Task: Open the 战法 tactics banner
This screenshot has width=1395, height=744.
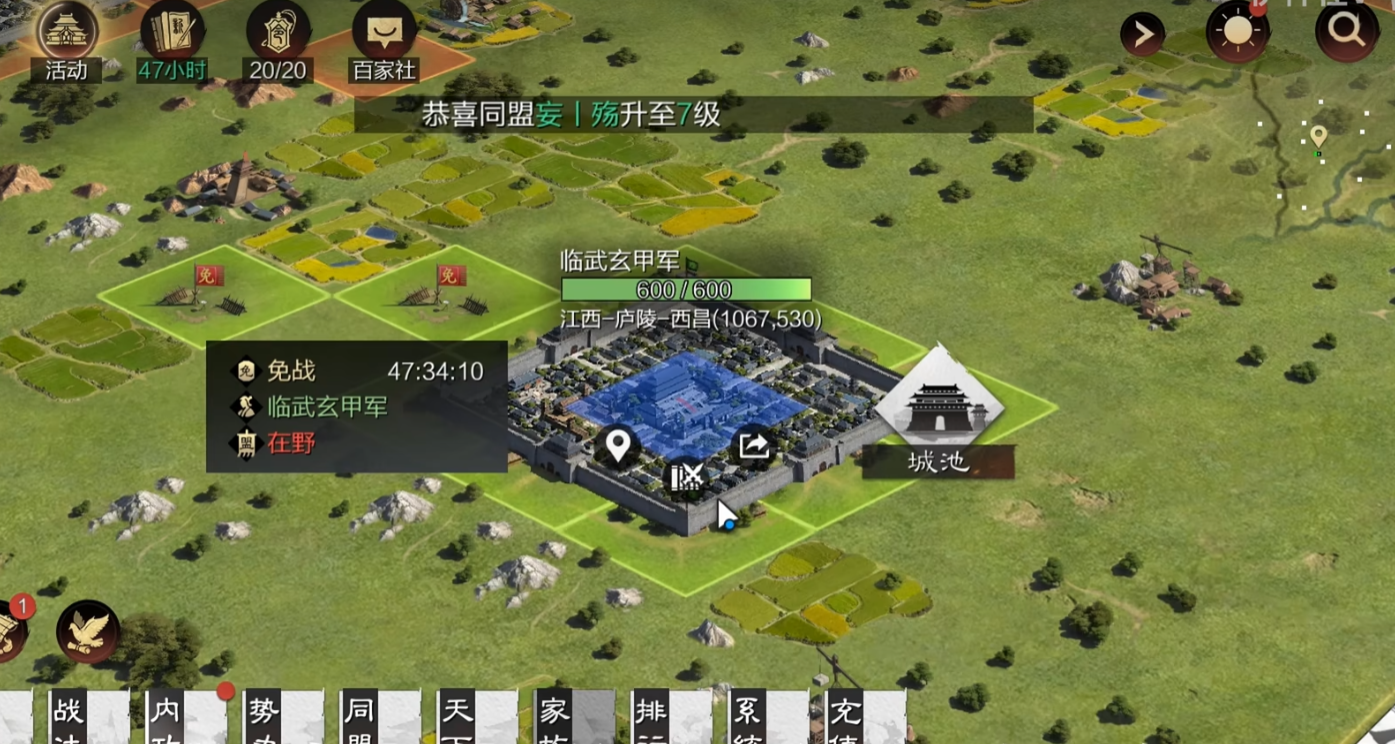Action: coord(70,718)
